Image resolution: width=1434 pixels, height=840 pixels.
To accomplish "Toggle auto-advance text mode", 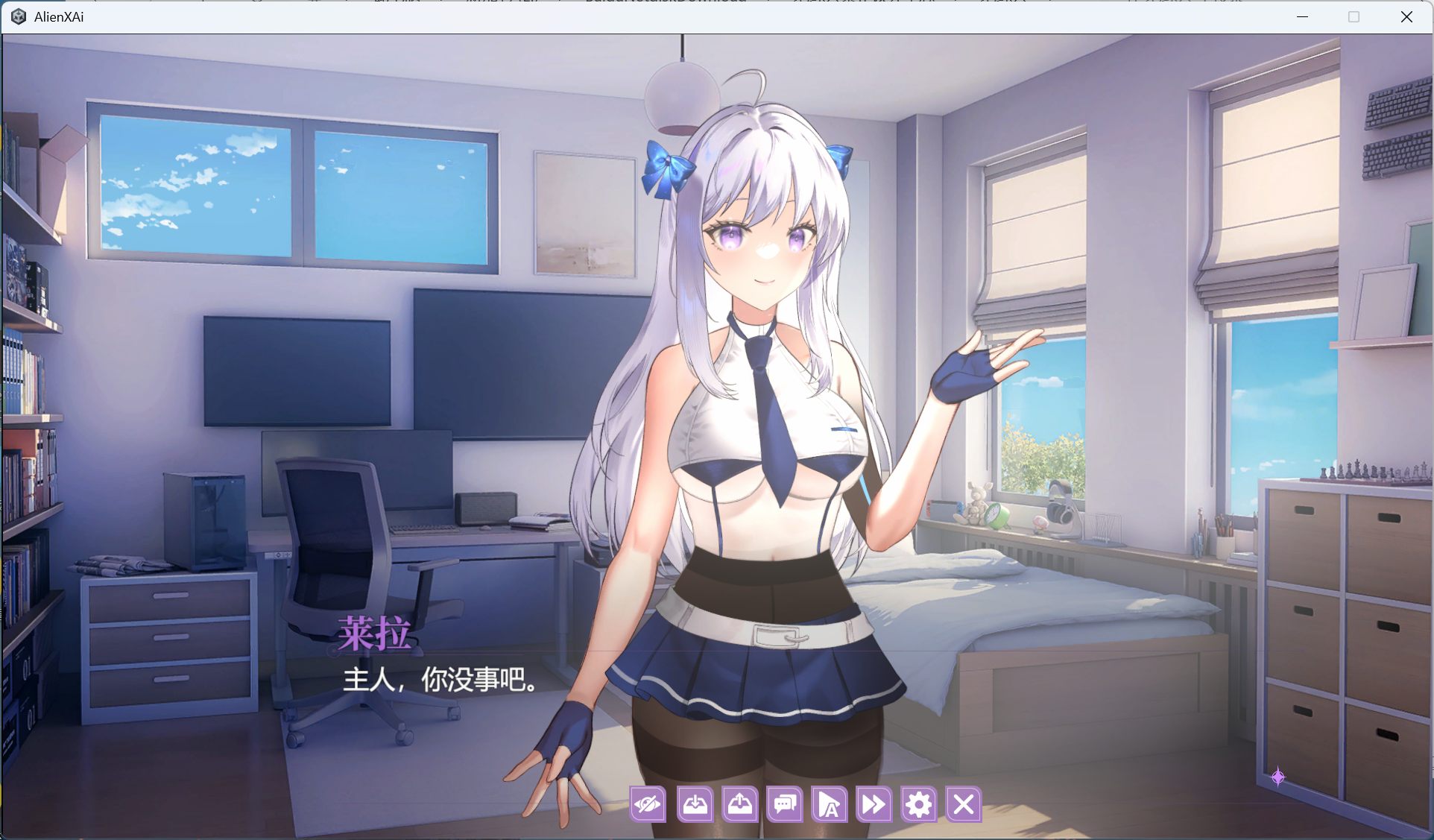I will pyautogui.click(x=829, y=805).
